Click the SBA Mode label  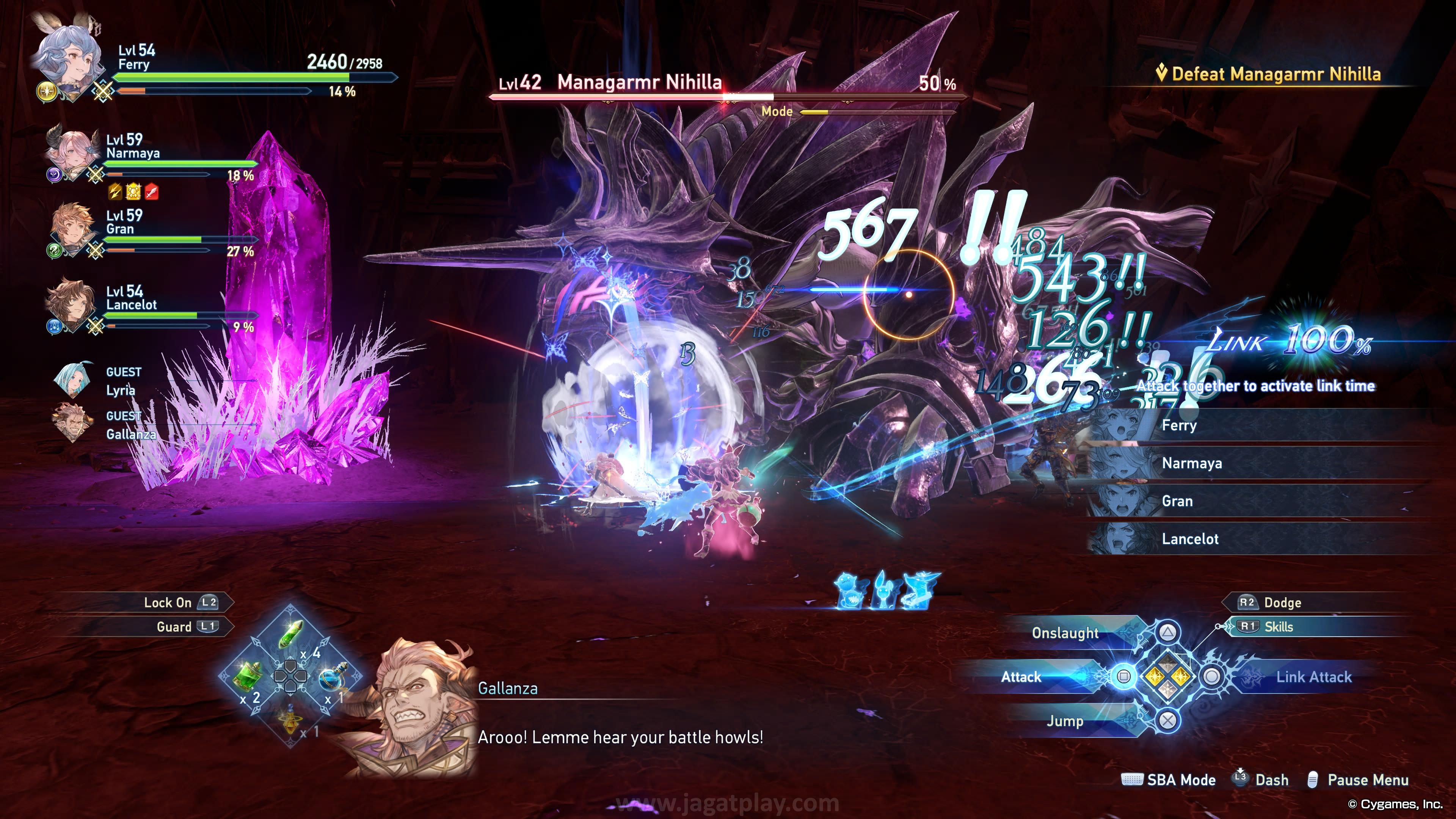pyautogui.click(x=1180, y=780)
